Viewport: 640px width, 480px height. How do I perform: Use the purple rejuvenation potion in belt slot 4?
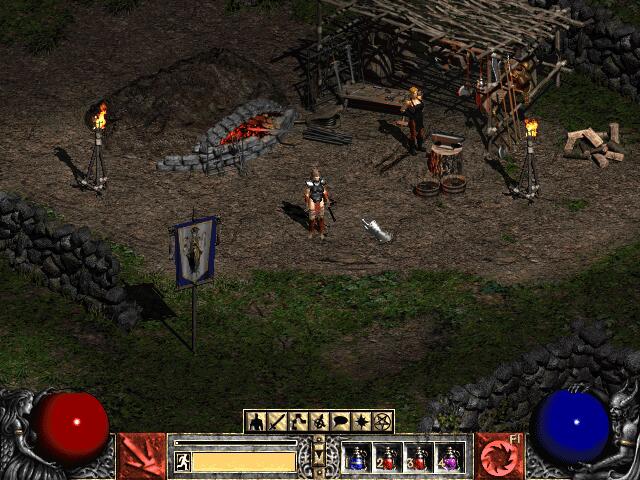click(x=450, y=458)
